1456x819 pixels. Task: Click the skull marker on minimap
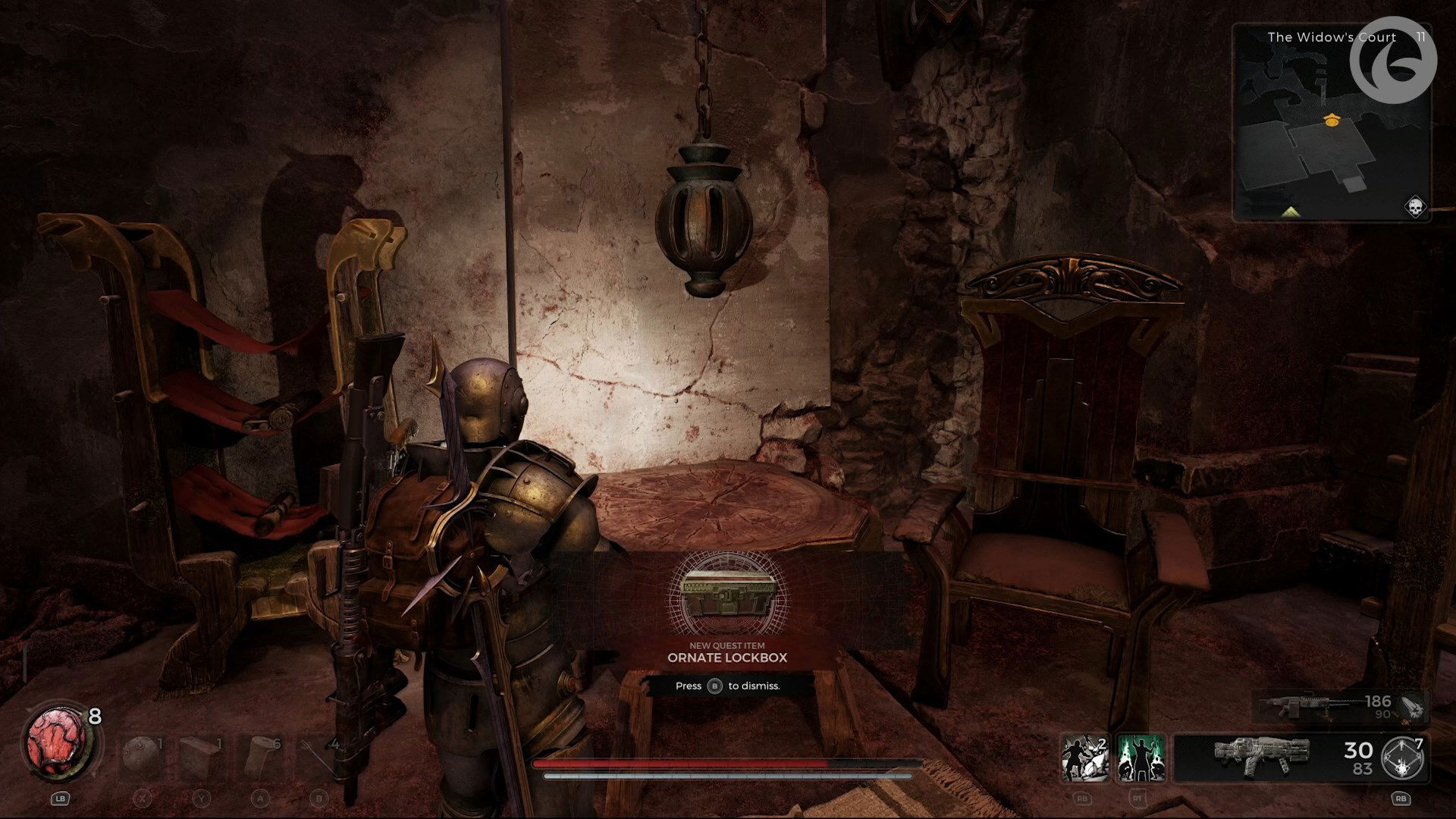(x=1415, y=206)
